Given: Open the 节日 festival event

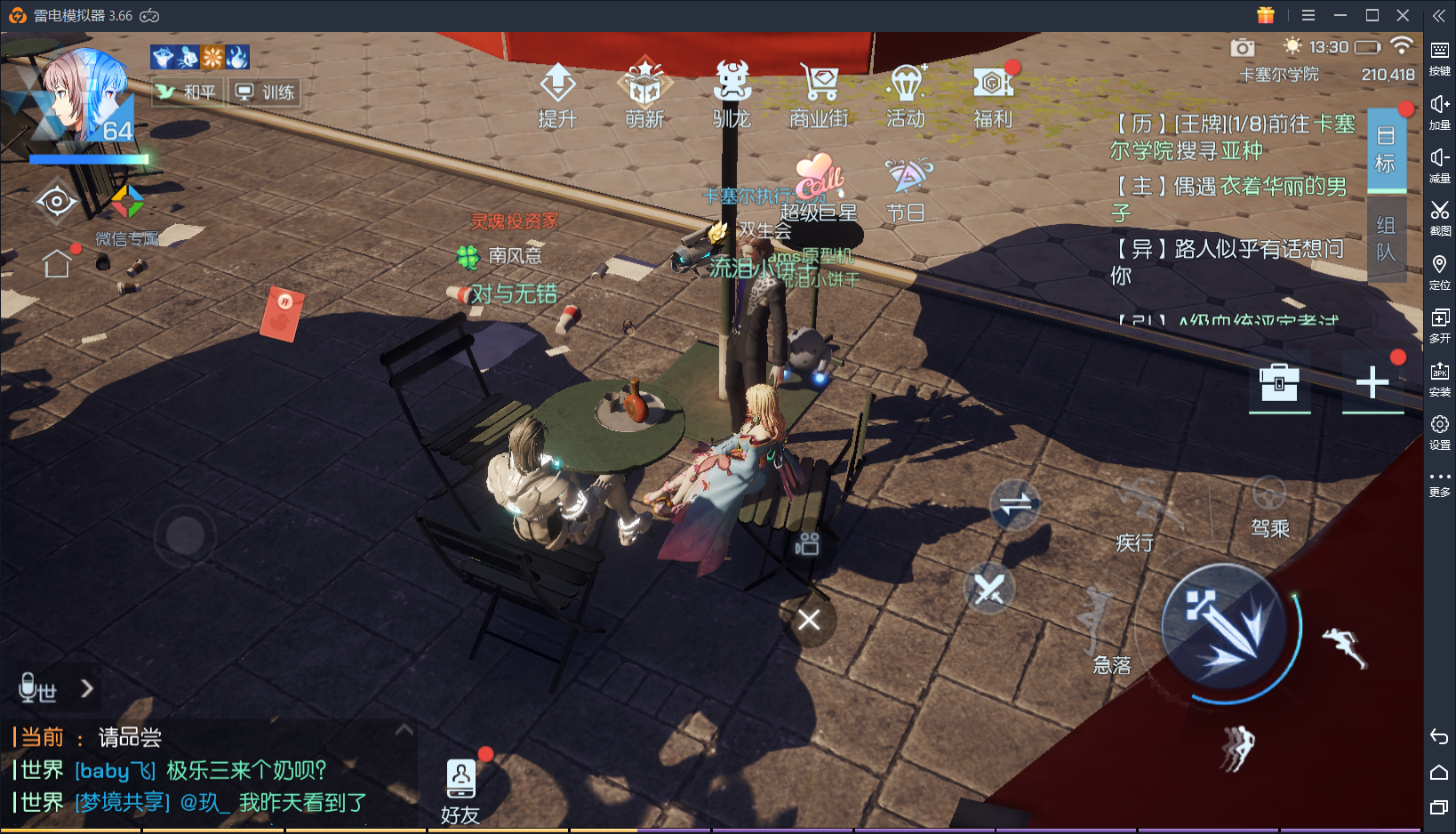Looking at the screenshot, I should (x=907, y=188).
